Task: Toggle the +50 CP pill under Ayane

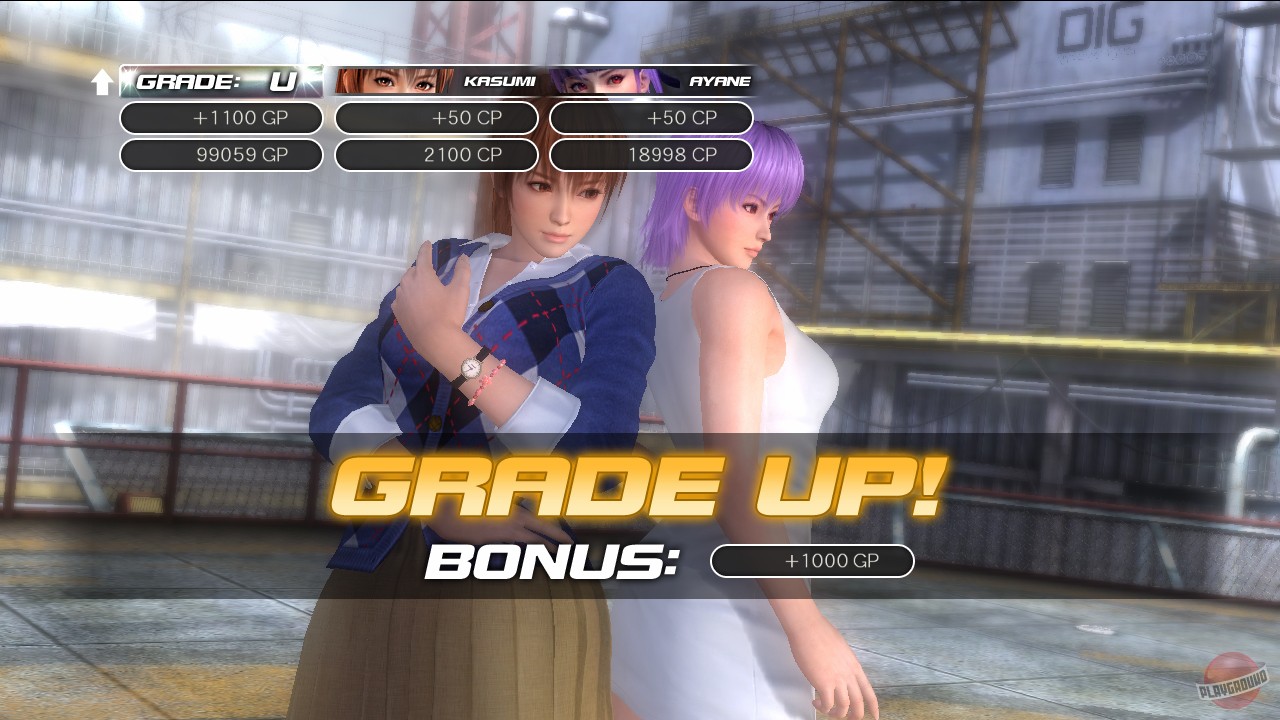Action: click(x=653, y=118)
